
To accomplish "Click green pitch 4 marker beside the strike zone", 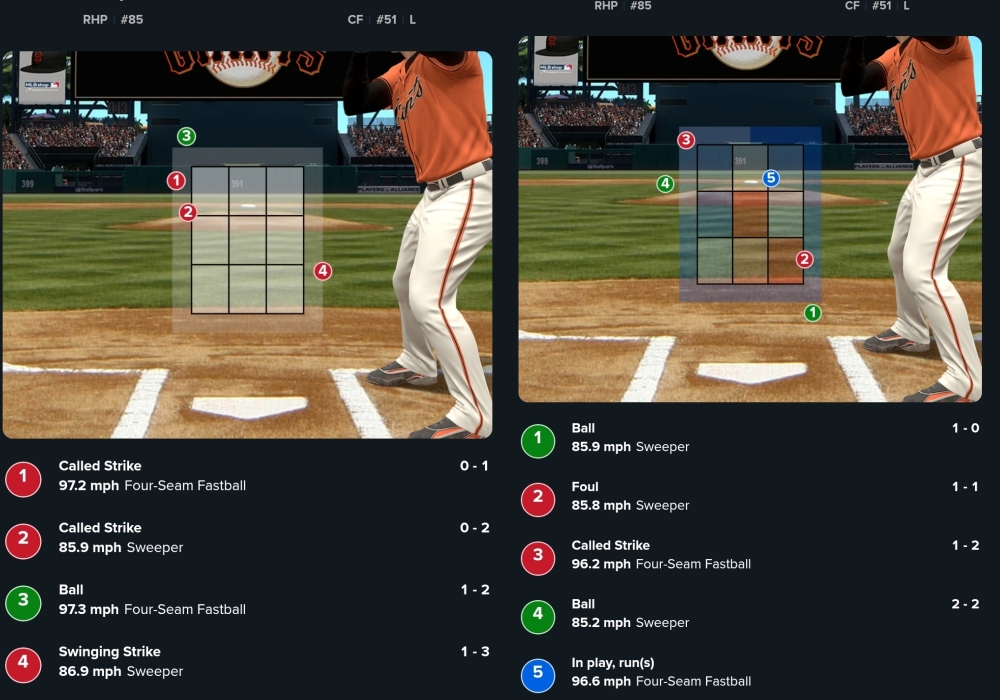I will coord(665,184).
